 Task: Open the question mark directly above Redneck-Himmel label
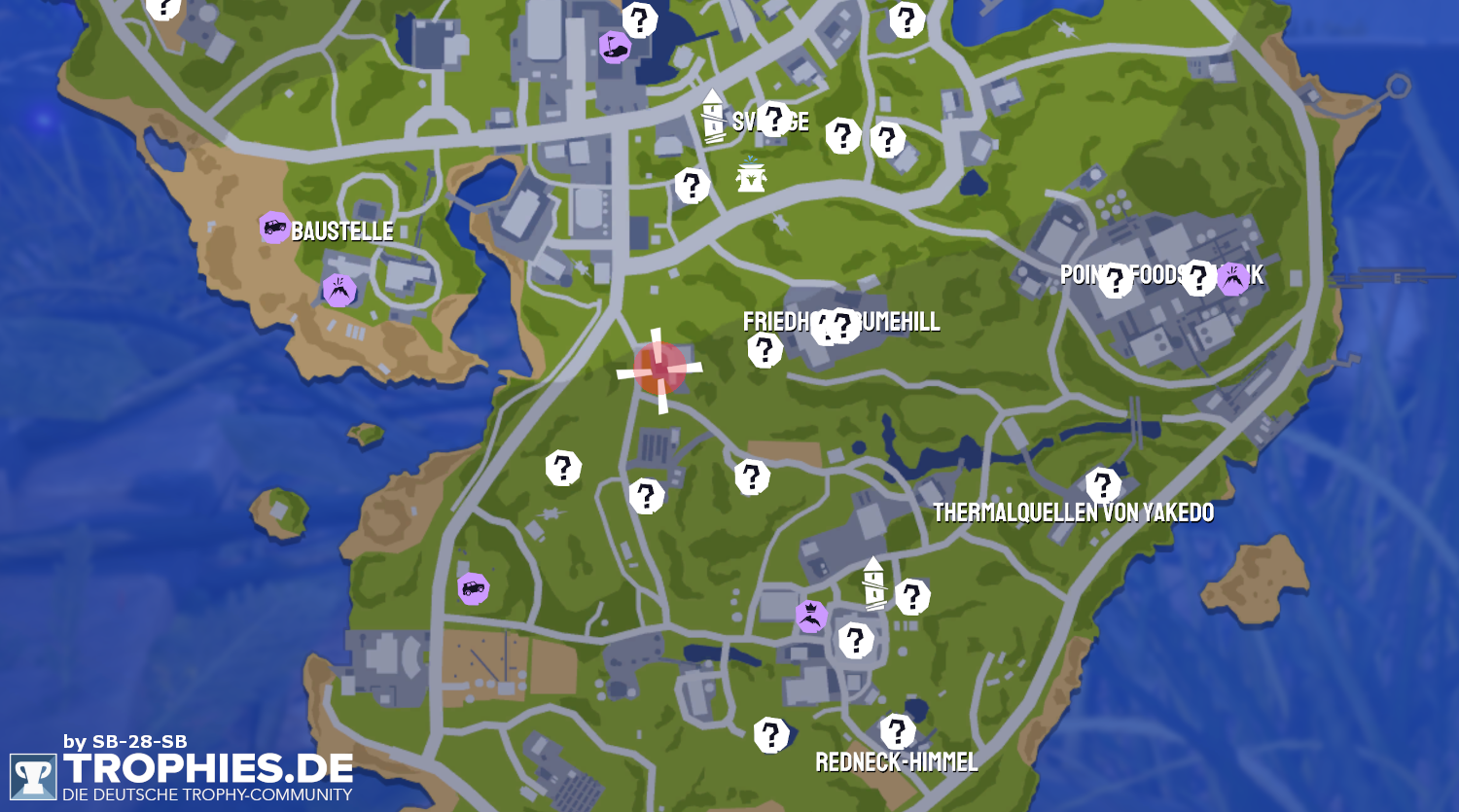pos(897,730)
